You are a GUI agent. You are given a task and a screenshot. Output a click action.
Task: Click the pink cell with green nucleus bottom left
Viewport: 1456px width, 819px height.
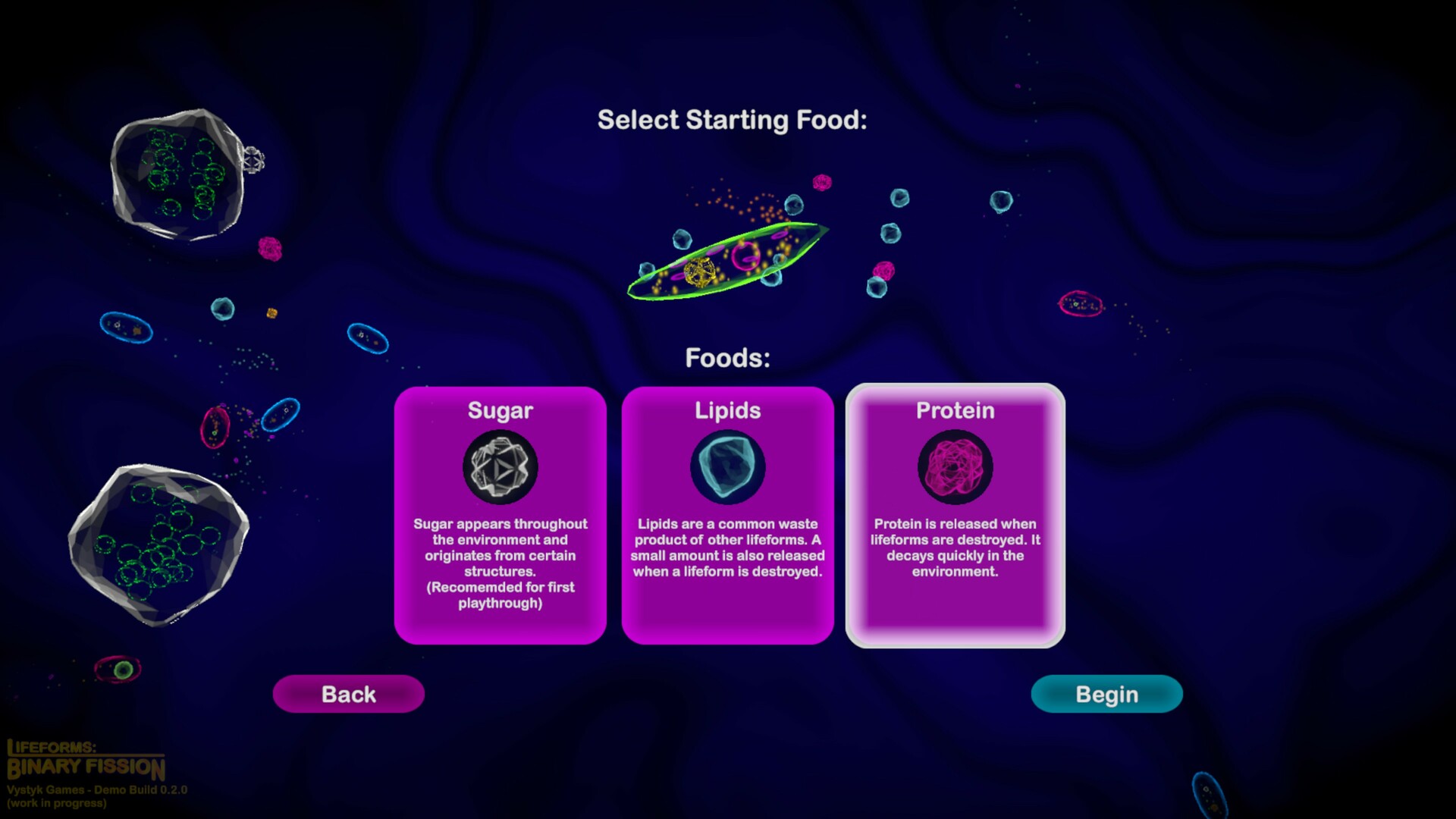click(x=118, y=667)
